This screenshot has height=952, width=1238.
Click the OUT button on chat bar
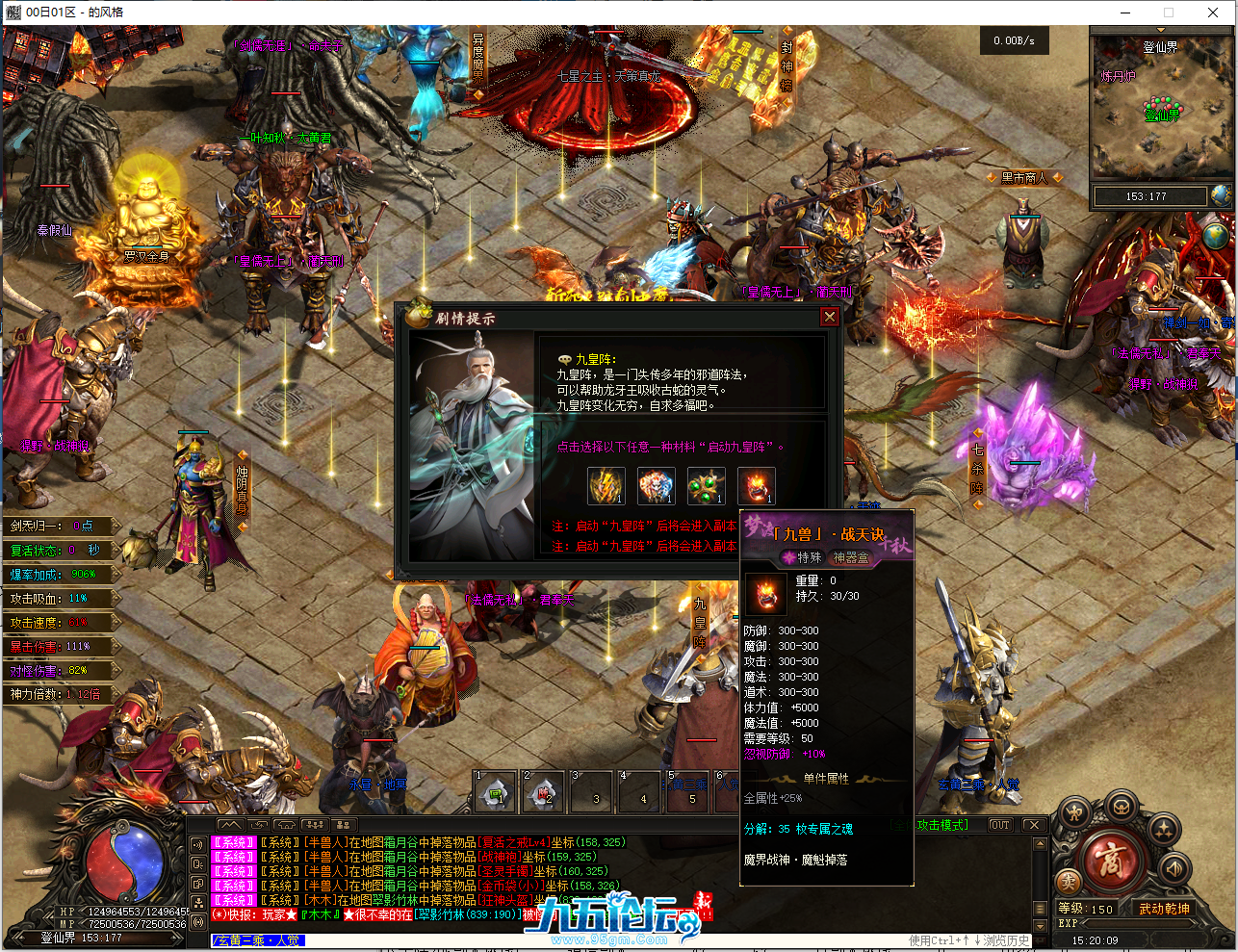pyautogui.click(x=1000, y=825)
